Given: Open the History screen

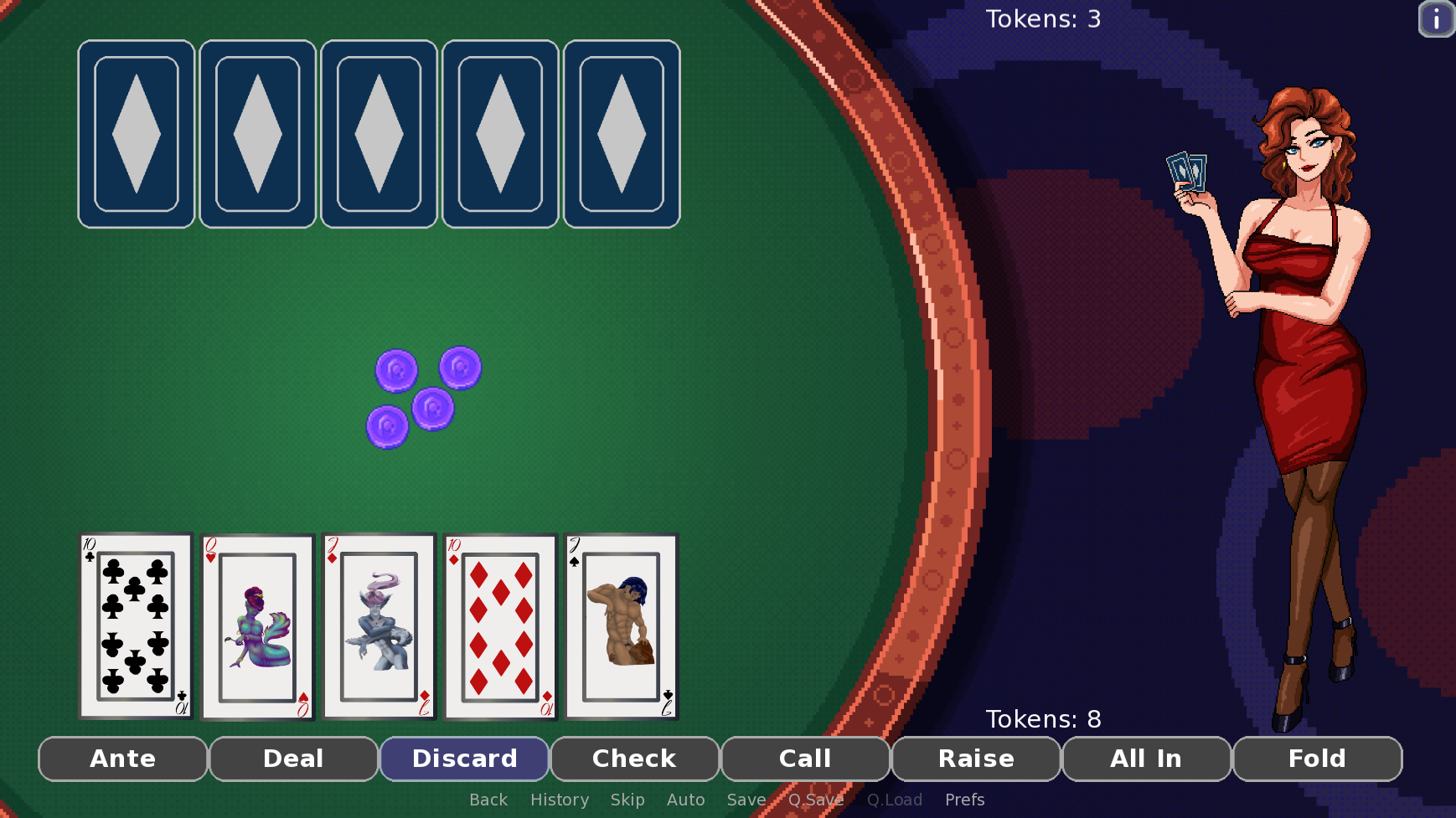Looking at the screenshot, I should pyautogui.click(x=560, y=800).
